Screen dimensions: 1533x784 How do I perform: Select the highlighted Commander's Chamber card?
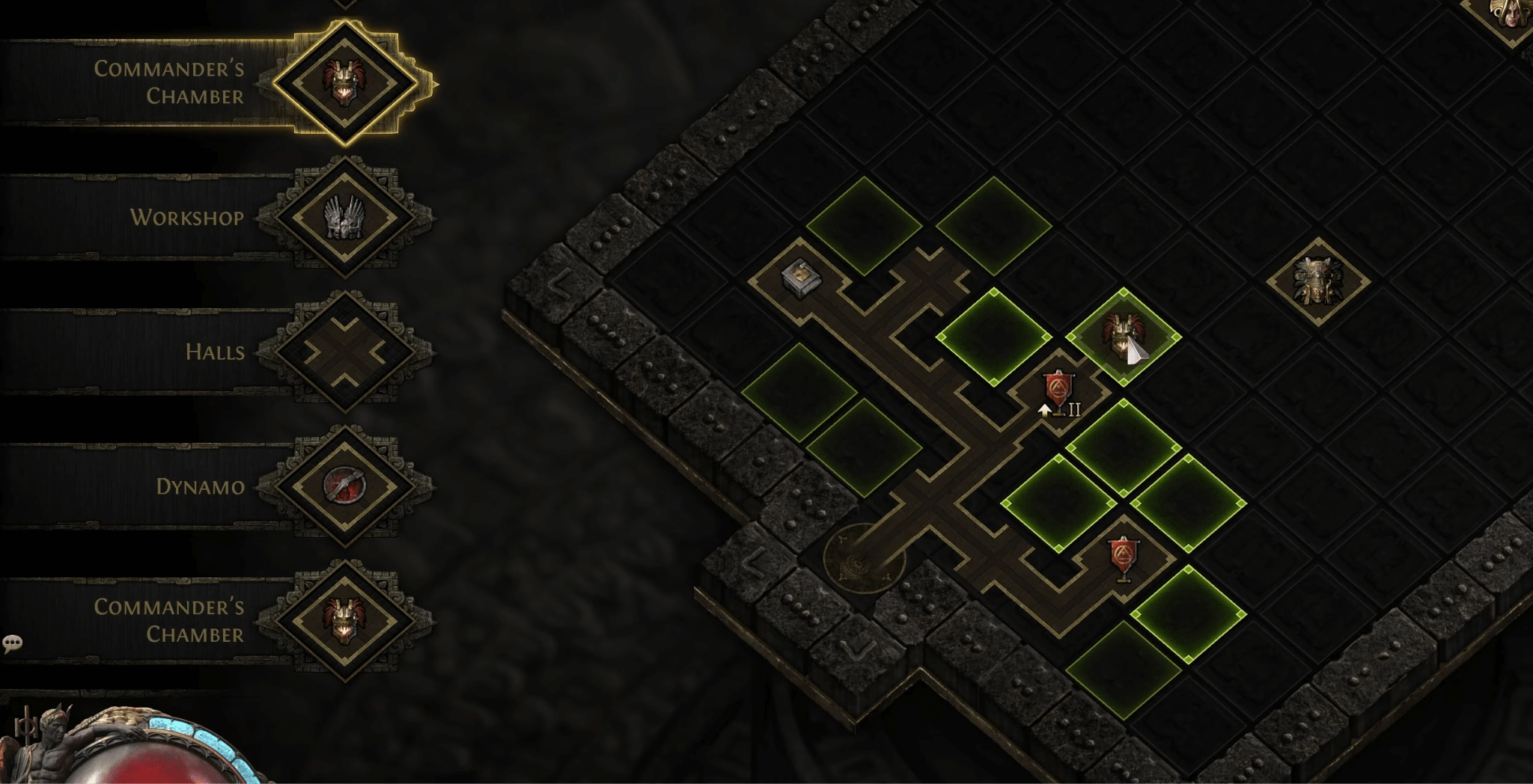coord(344,82)
